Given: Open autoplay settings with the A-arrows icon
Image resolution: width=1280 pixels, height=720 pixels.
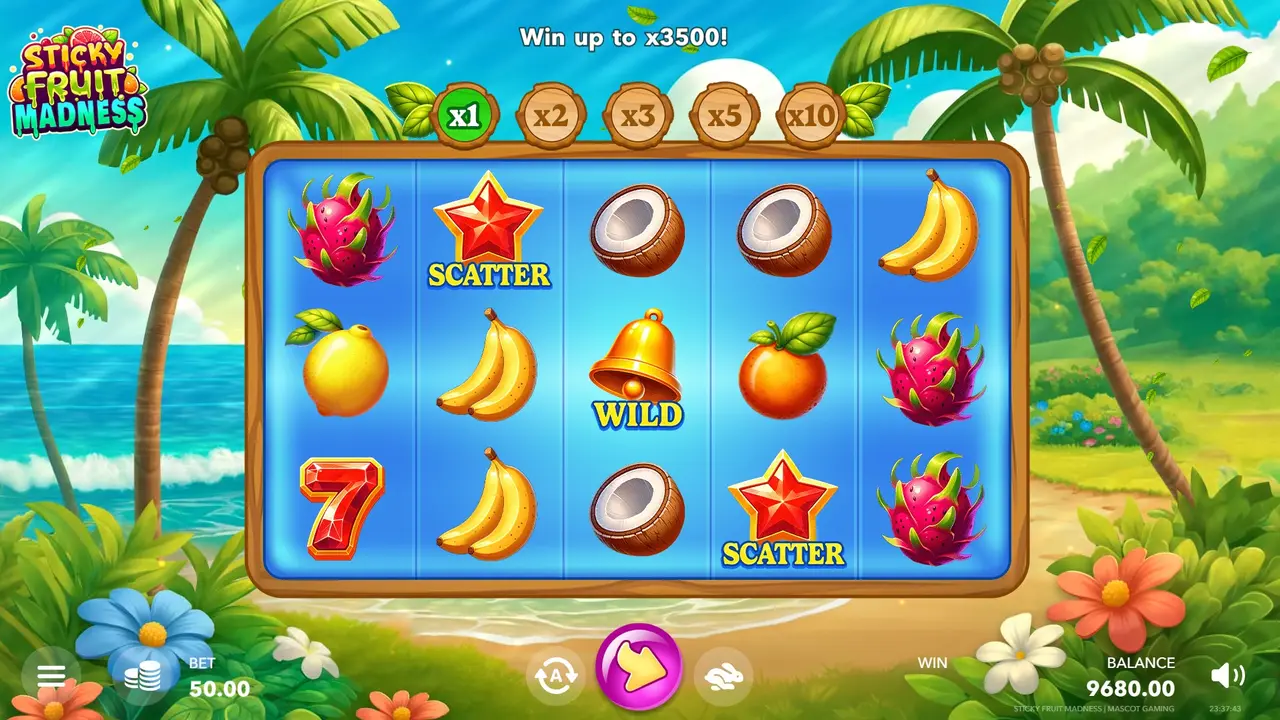Looking at the screenshot, I should click(556, 675).
